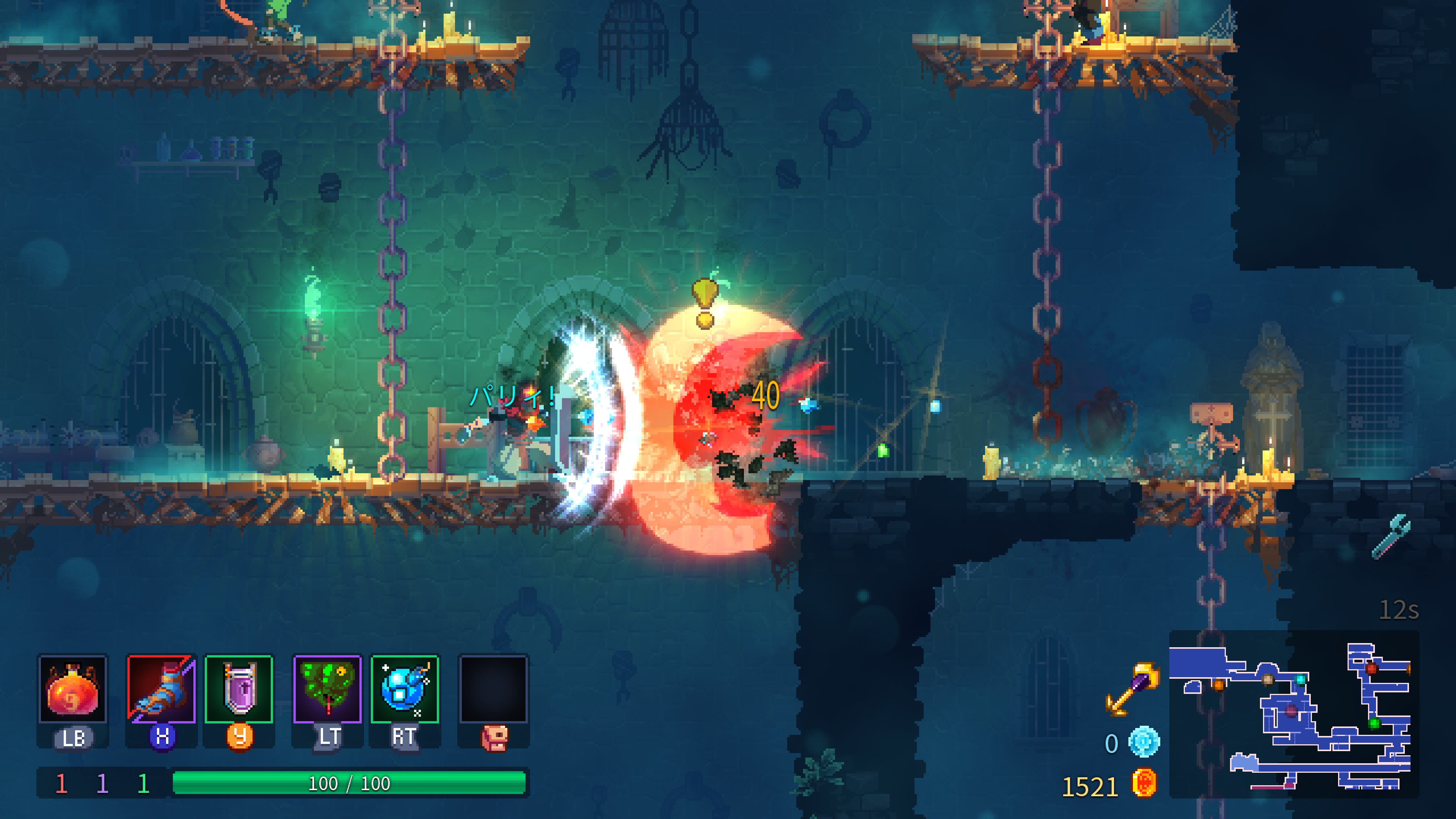Click the wrench icon above the timer
The image size is (1456, 819).
click(1391, 535)
